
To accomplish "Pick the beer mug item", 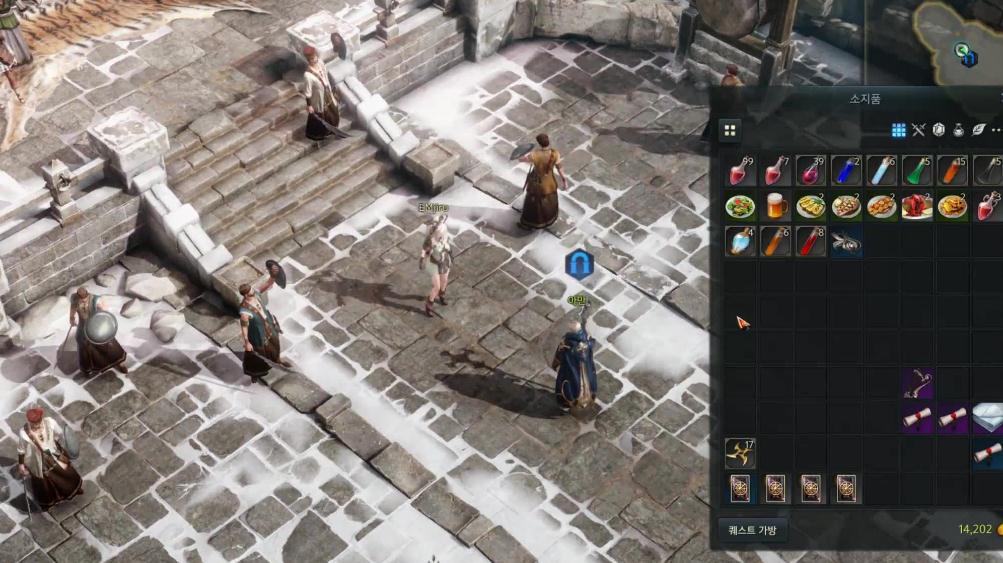I will [x=777, y=206].
